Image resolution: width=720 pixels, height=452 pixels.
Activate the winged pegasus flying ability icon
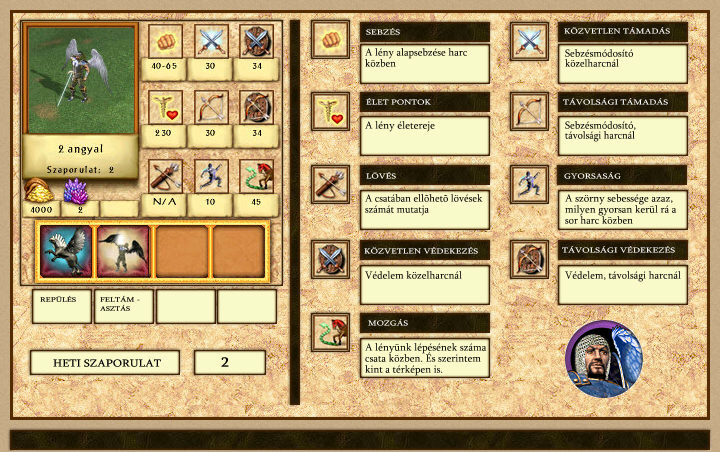(x=66, y=251)
